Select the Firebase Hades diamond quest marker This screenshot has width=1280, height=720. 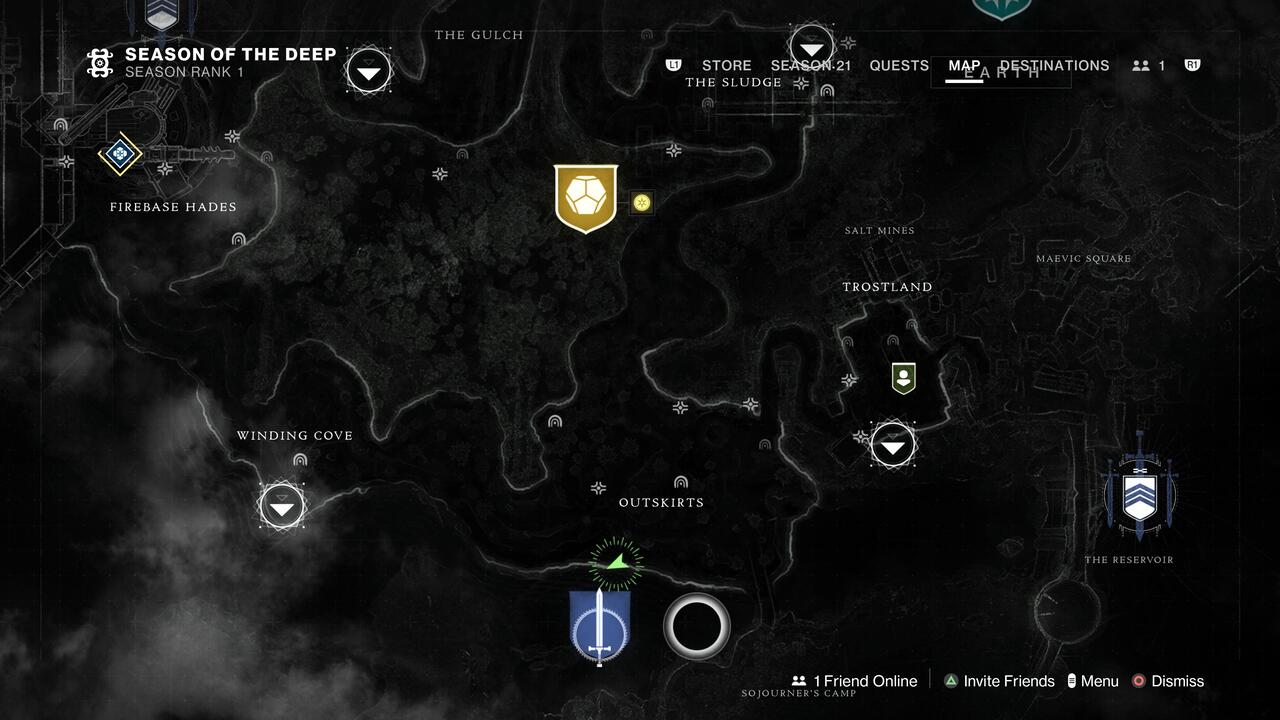click(120, 154)
